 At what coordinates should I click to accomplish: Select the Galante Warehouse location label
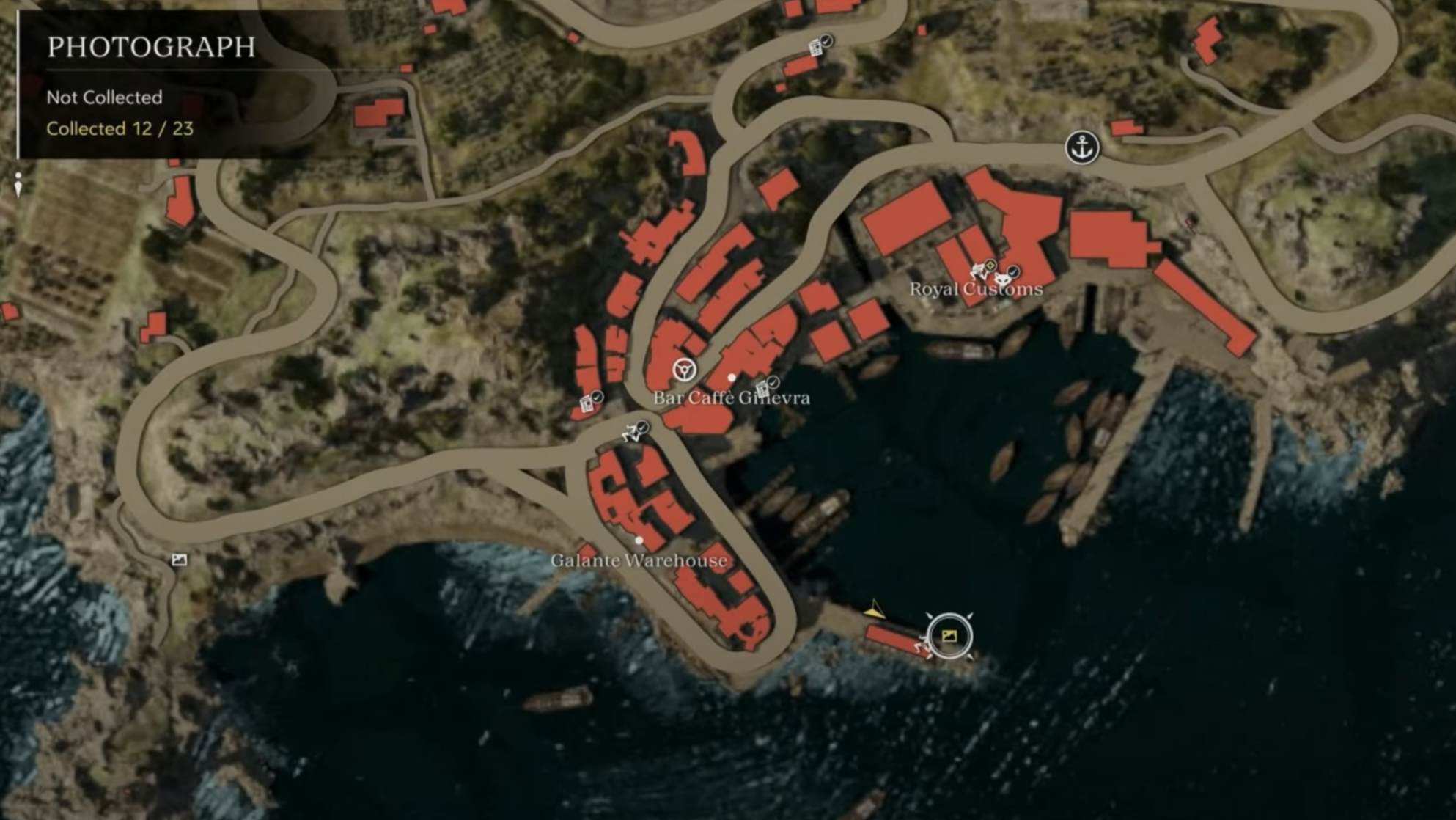[x=639, y=561]
